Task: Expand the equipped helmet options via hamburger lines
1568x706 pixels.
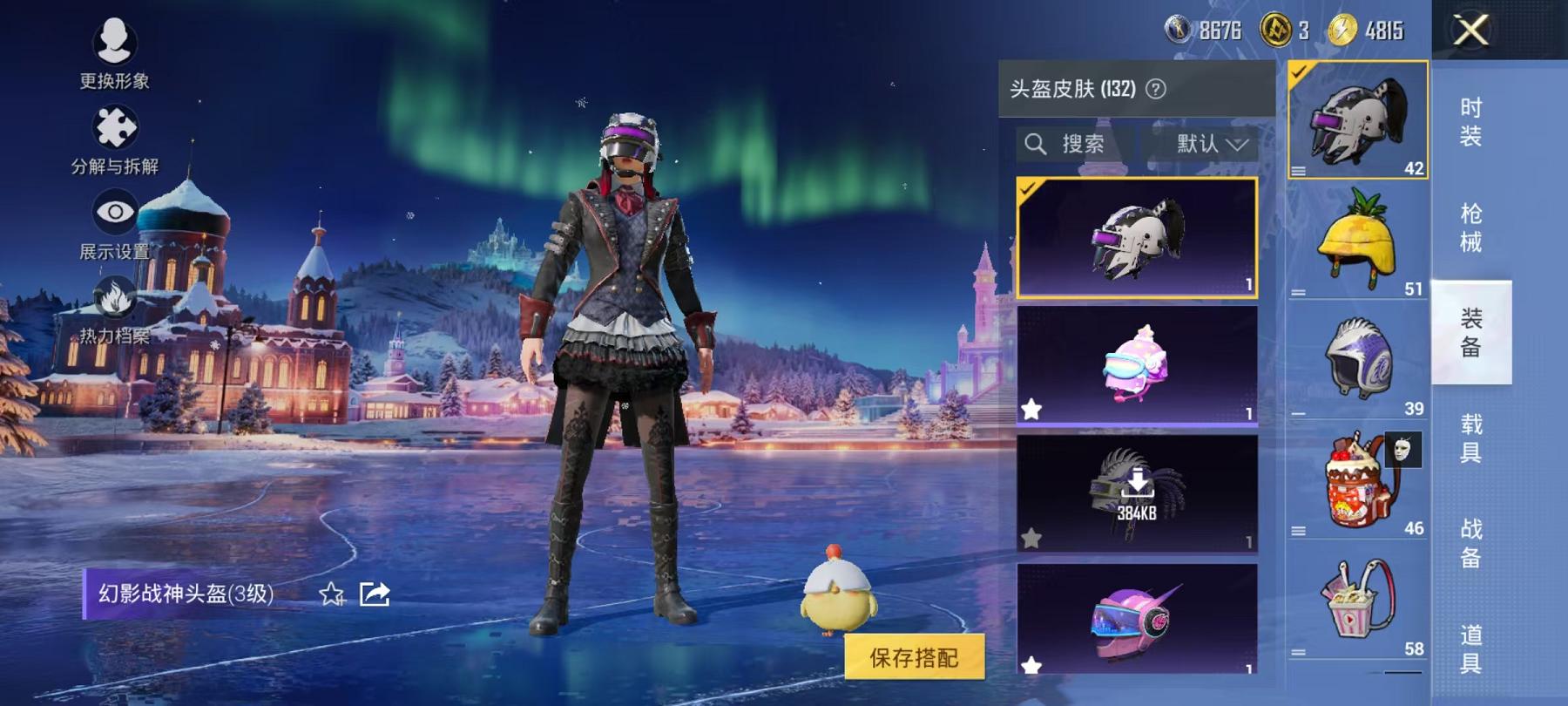Action: (x=1301, y=172)
